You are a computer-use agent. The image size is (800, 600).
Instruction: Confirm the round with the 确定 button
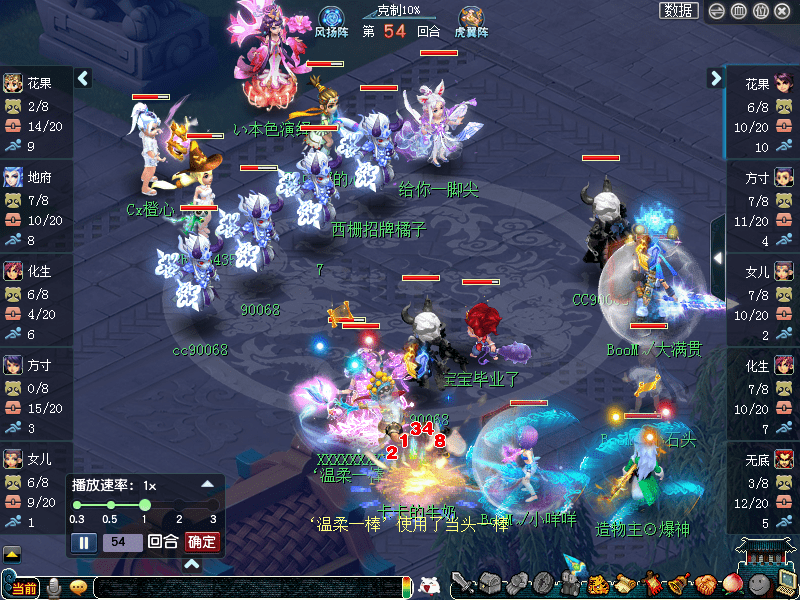[x=202, y=542]
